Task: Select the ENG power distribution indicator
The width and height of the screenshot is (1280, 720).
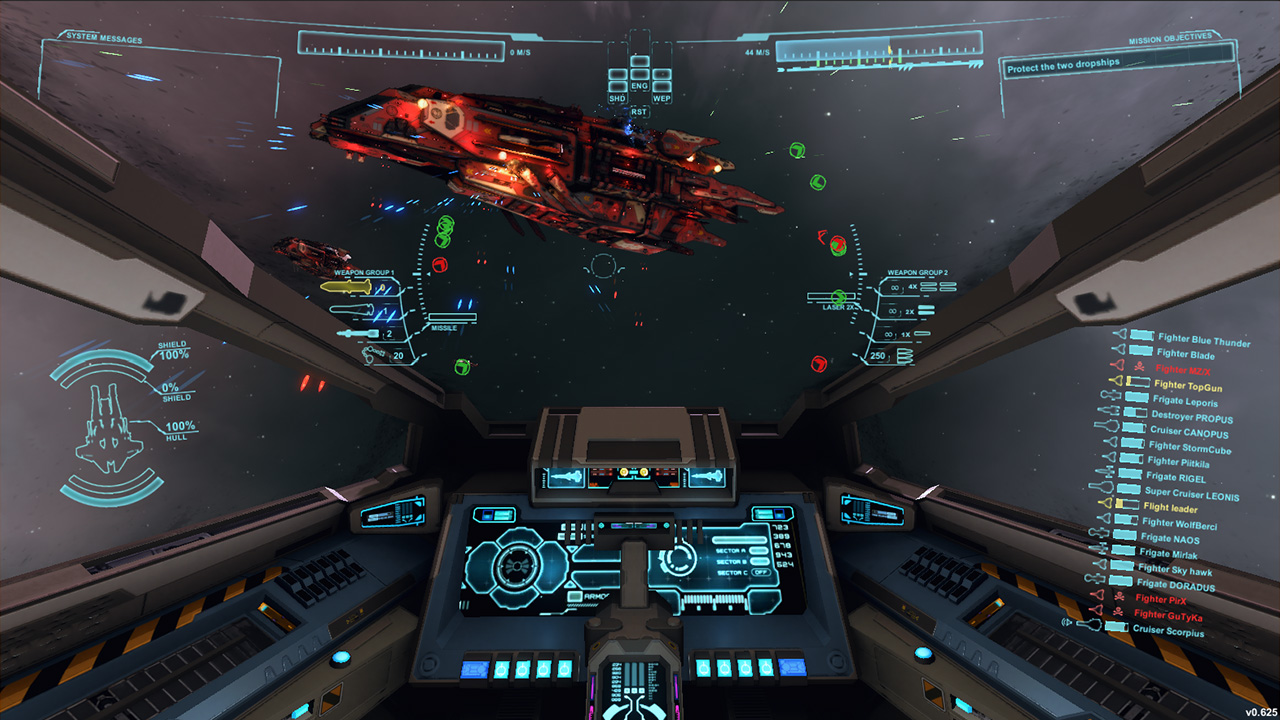Action: pos(640,86)
